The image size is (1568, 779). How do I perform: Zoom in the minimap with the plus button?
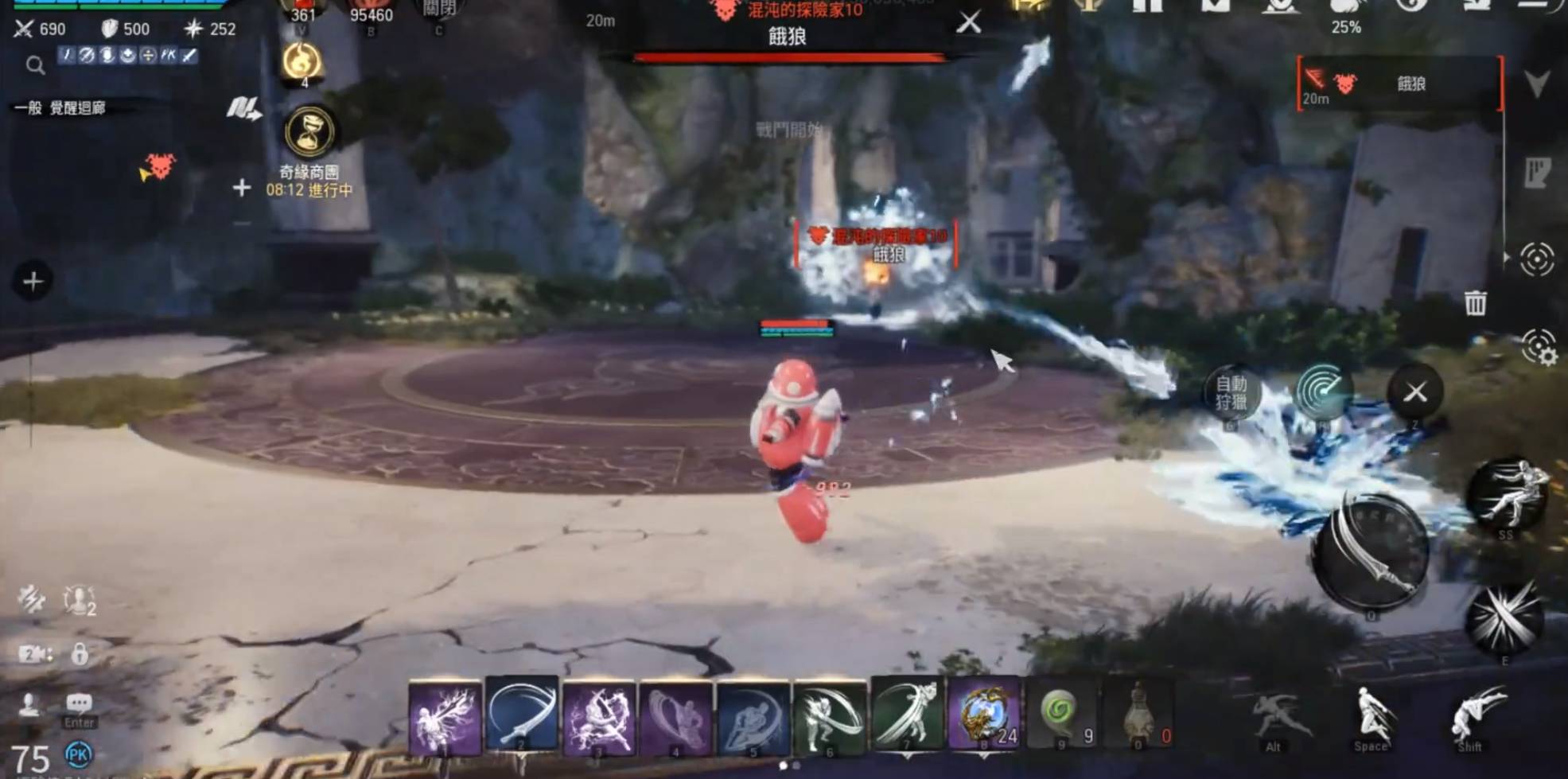click(242, 188)
